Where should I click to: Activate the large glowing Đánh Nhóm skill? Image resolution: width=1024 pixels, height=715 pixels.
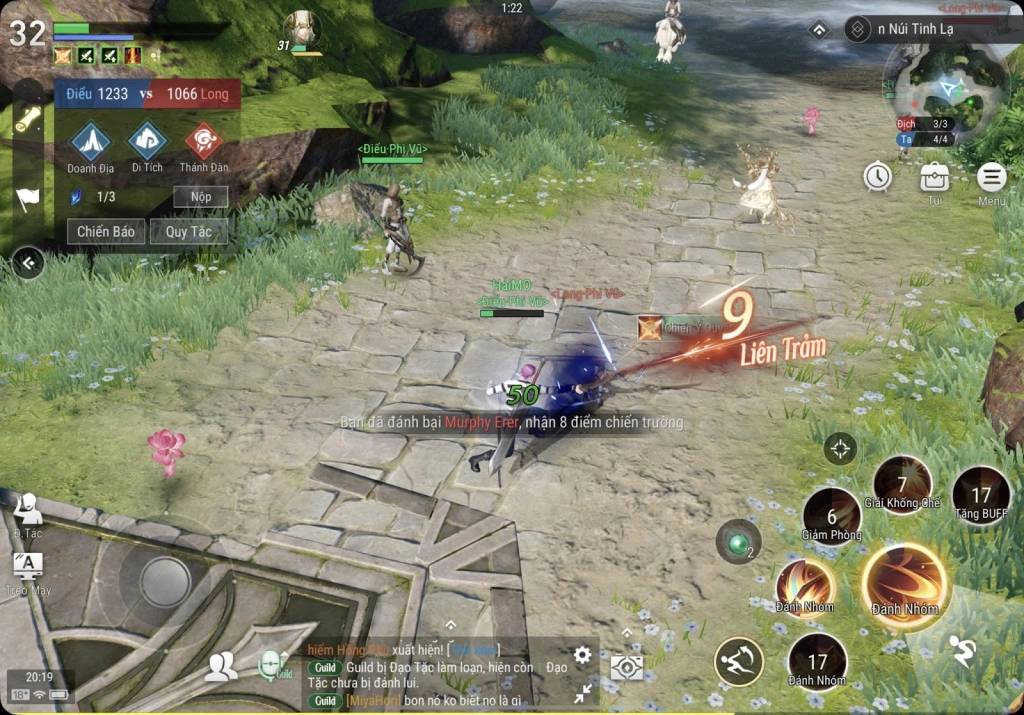905,585
